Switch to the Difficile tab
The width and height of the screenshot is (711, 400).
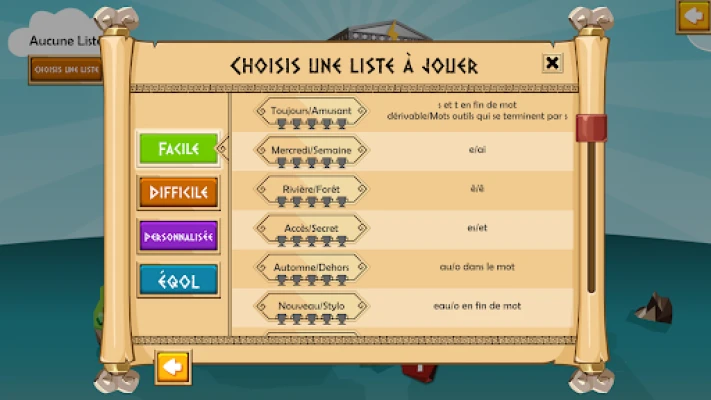[x=178, y=191]
